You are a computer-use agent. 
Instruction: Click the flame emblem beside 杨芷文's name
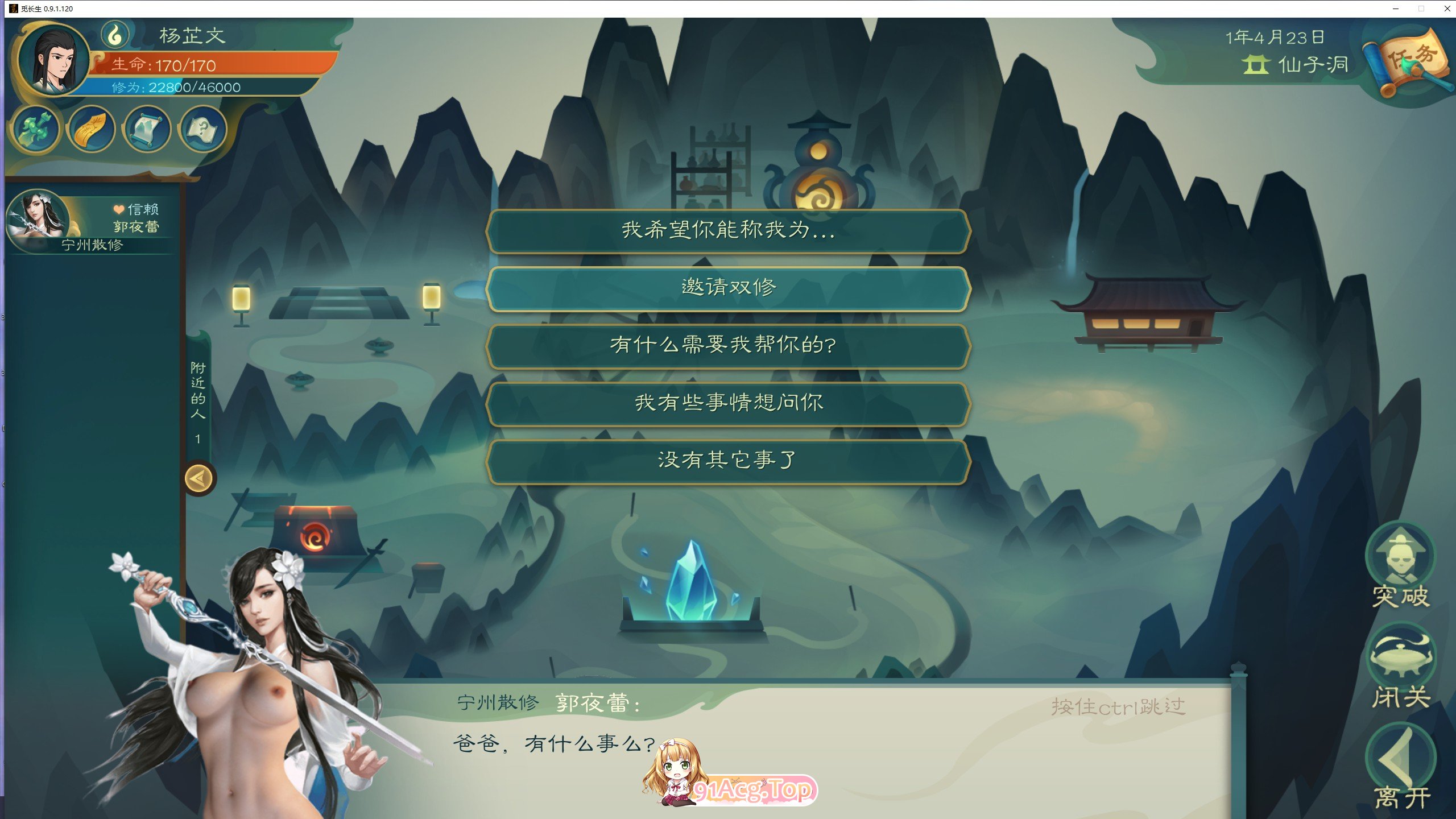[x=117, y=35]
